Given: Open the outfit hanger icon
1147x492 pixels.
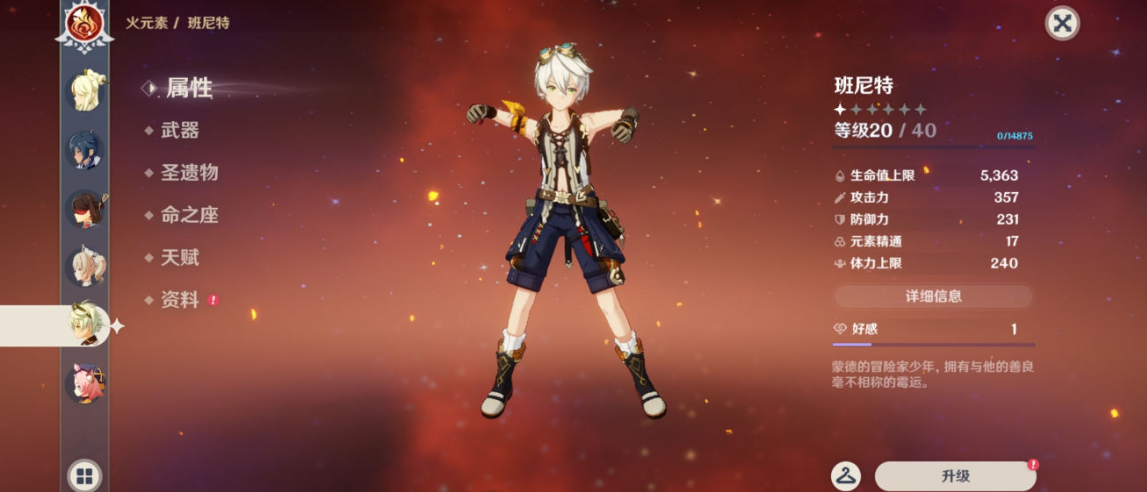Looking at the screenshot, I should tap(846, 476).
